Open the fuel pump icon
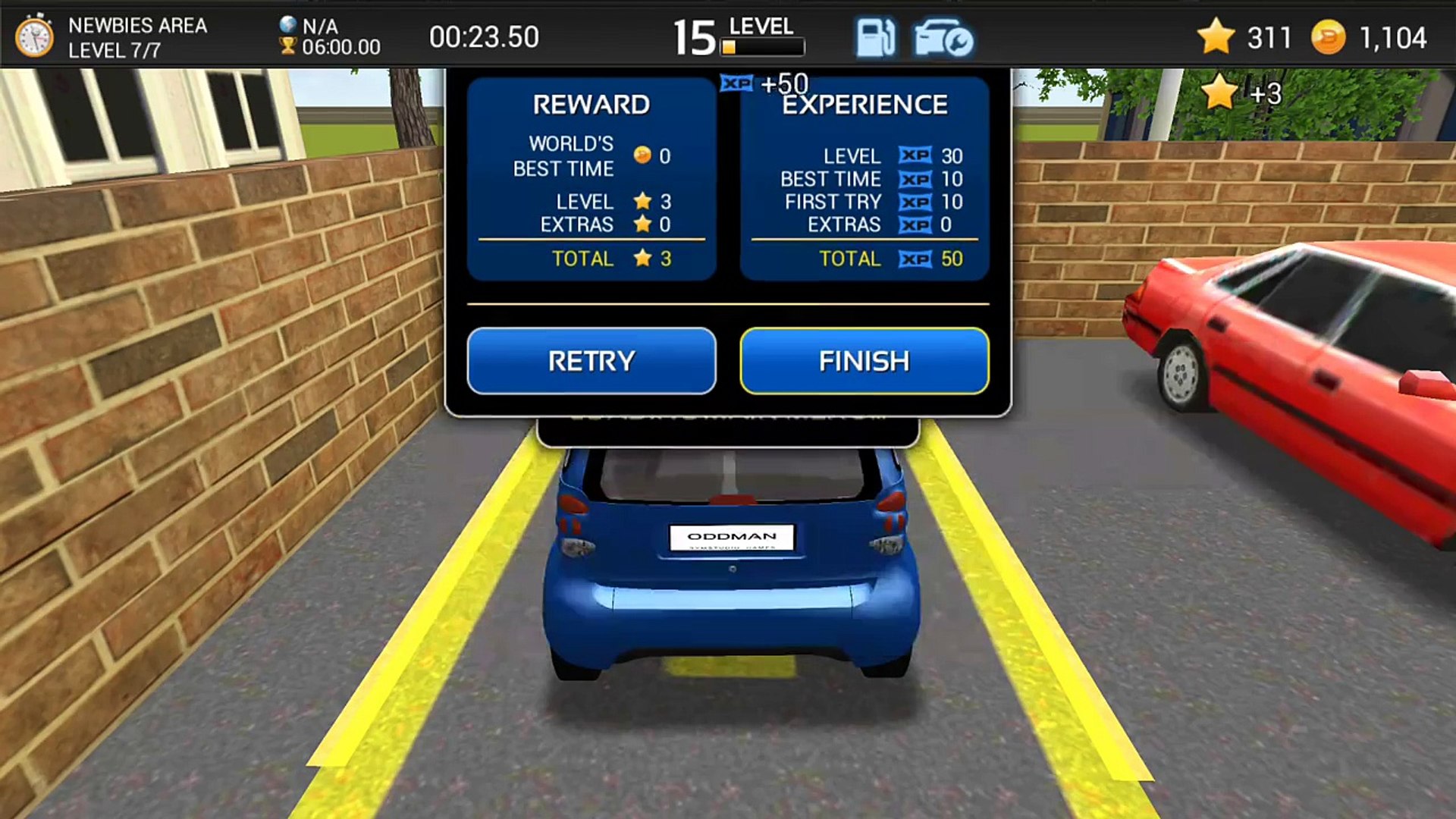1456x819 pixels. [875, 38]
